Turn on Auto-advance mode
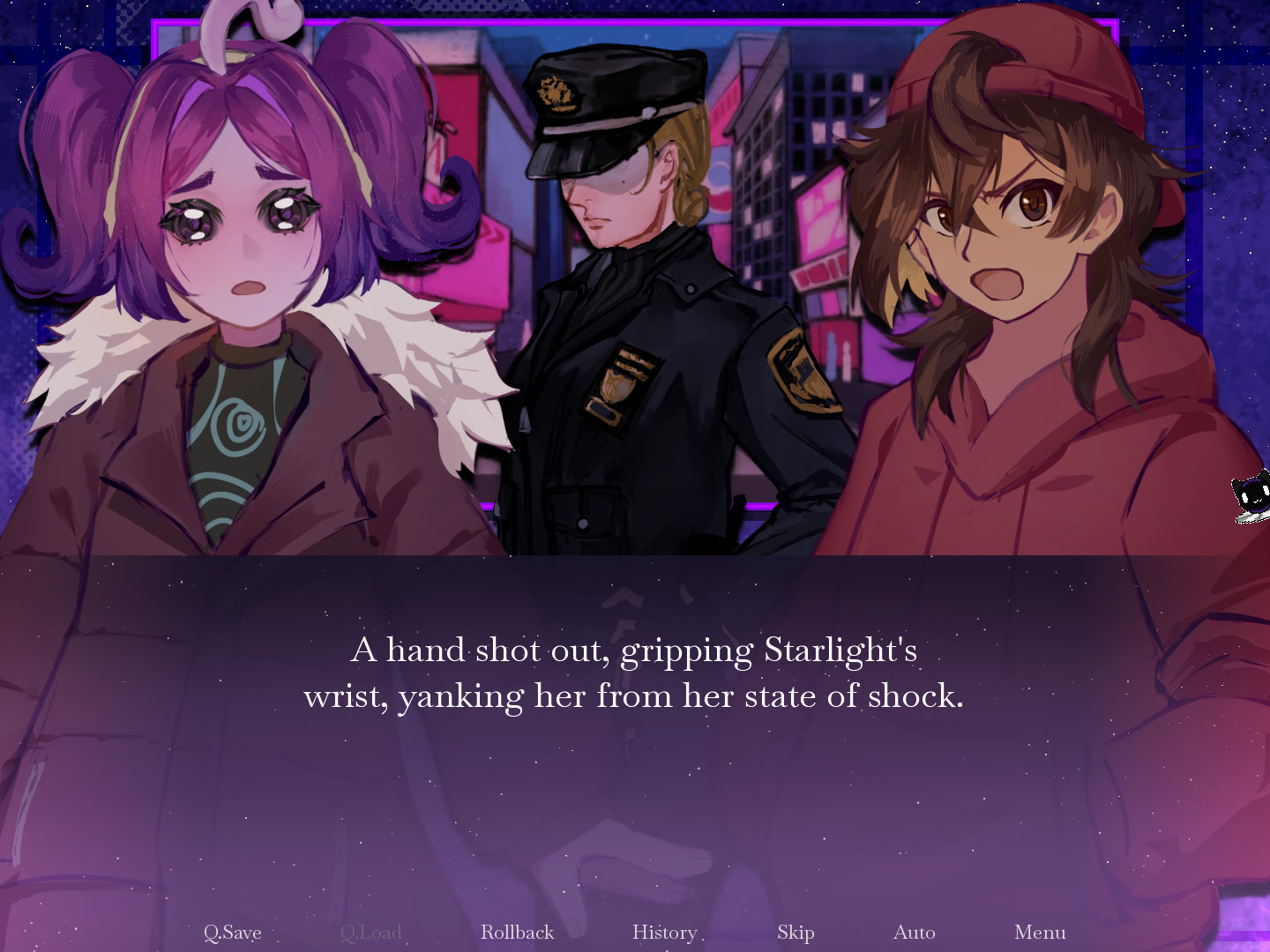The image size is (1270, 952). [x=915, y=932]
